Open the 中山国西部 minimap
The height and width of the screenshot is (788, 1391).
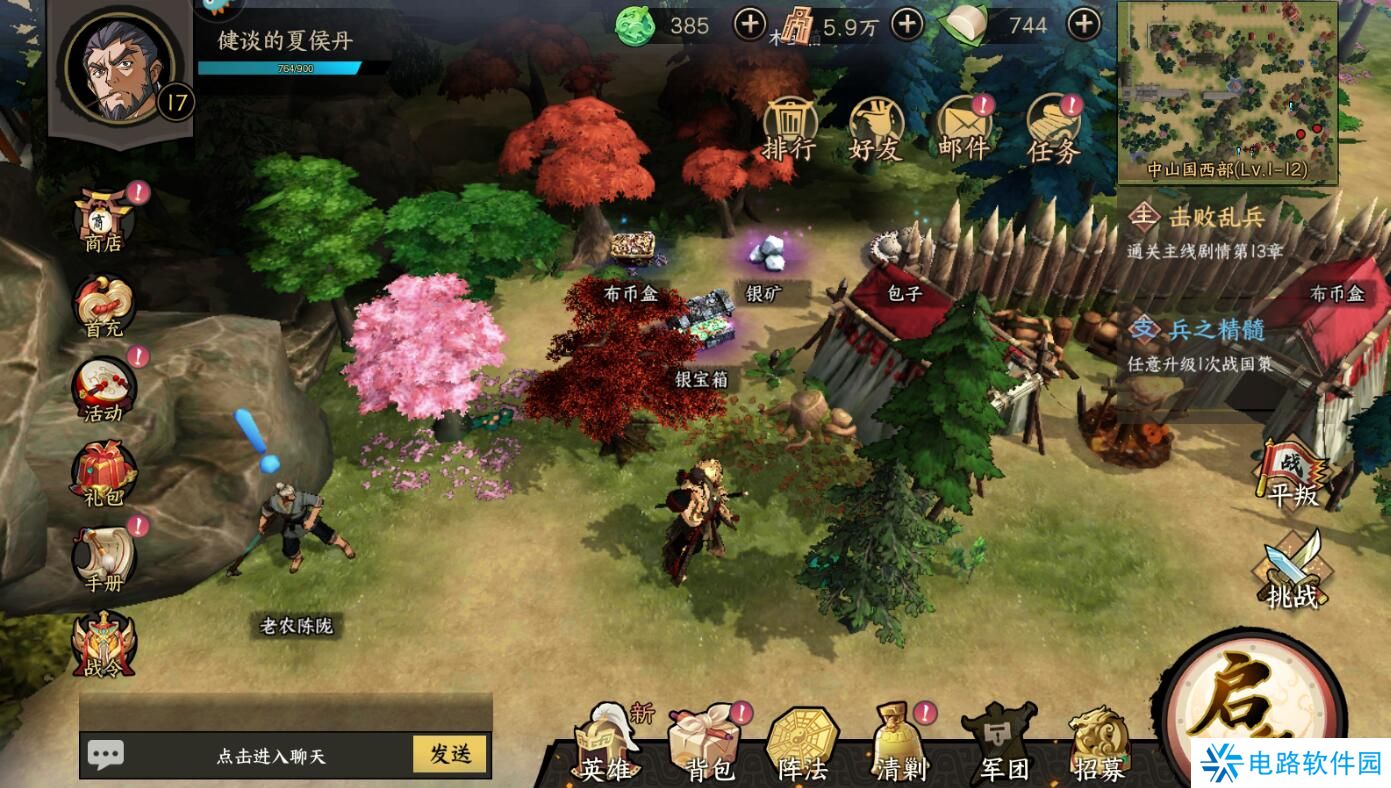click(x=1227, y=90)
